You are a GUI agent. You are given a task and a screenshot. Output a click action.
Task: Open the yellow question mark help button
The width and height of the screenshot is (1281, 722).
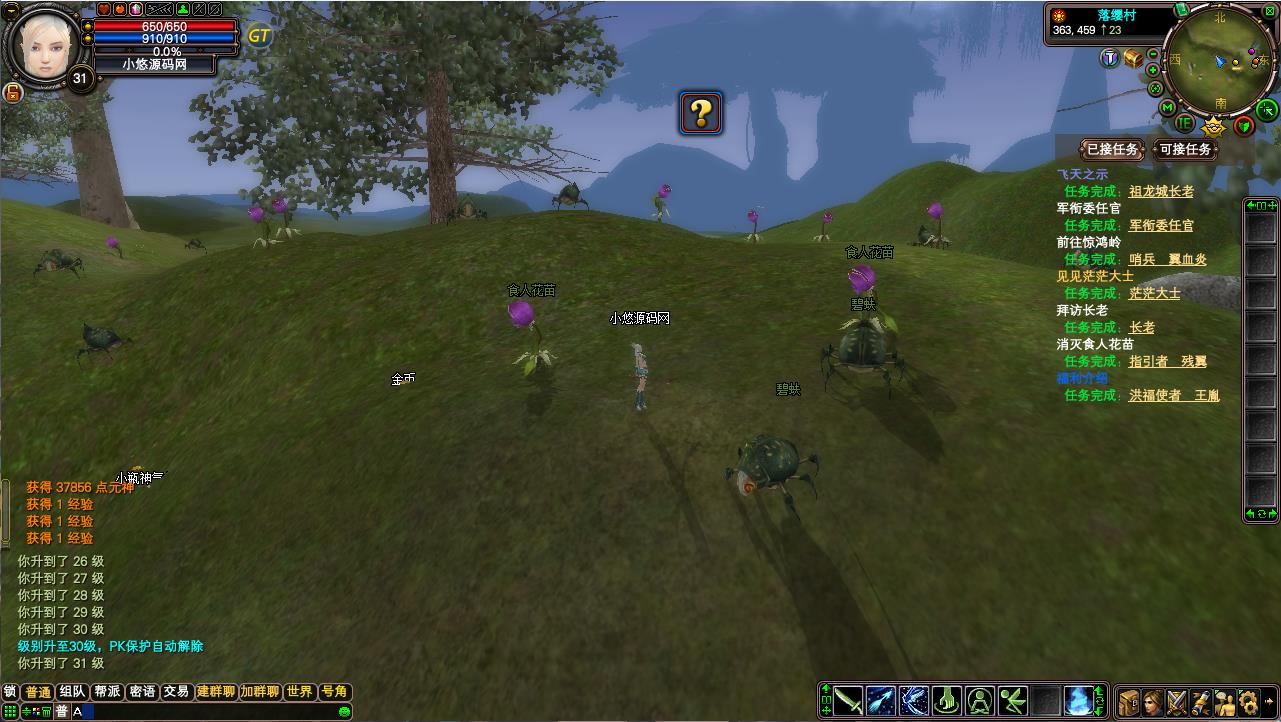pyautogui.click(x=701, y=113)
